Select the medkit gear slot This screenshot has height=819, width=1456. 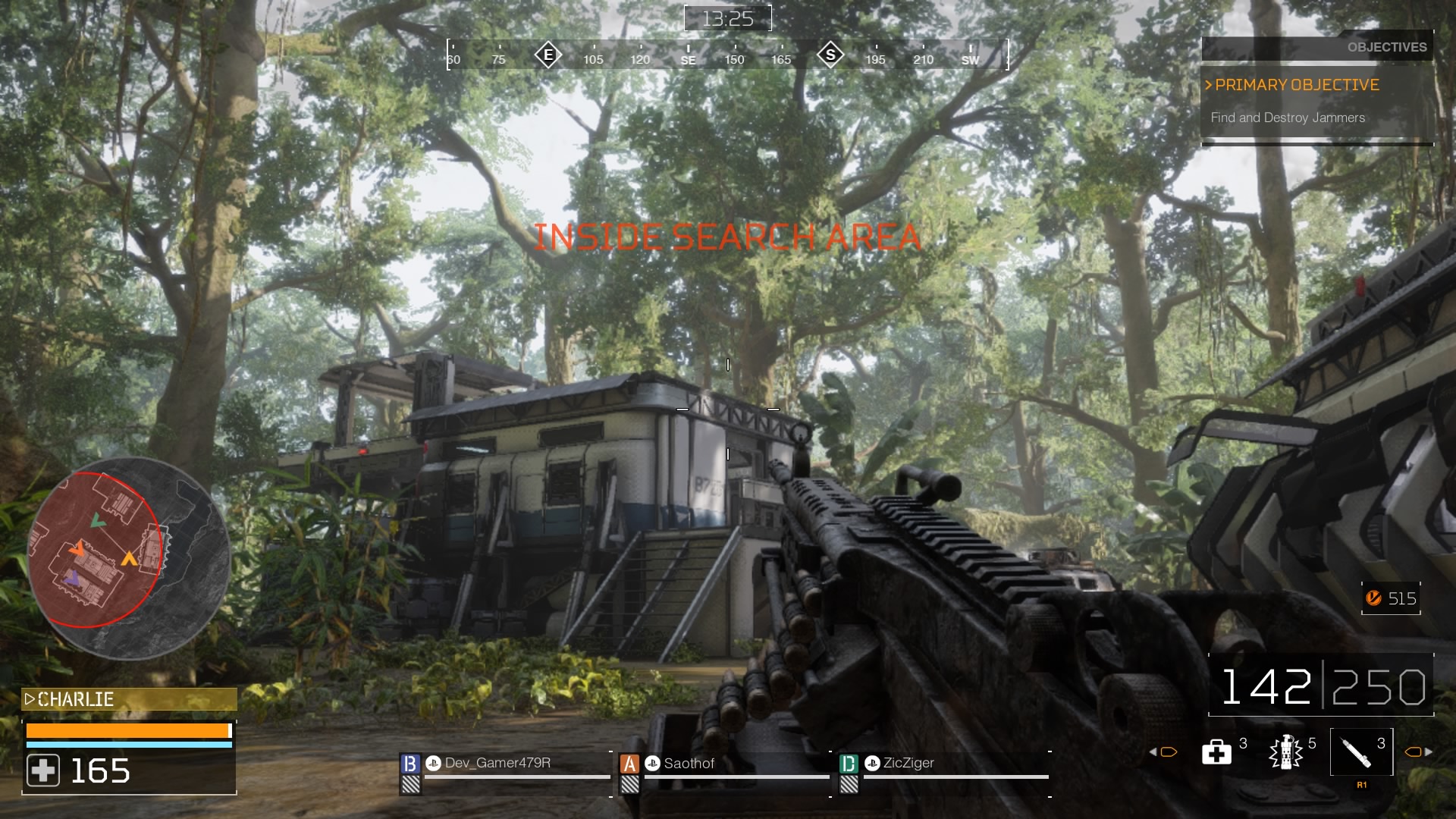1217,752
